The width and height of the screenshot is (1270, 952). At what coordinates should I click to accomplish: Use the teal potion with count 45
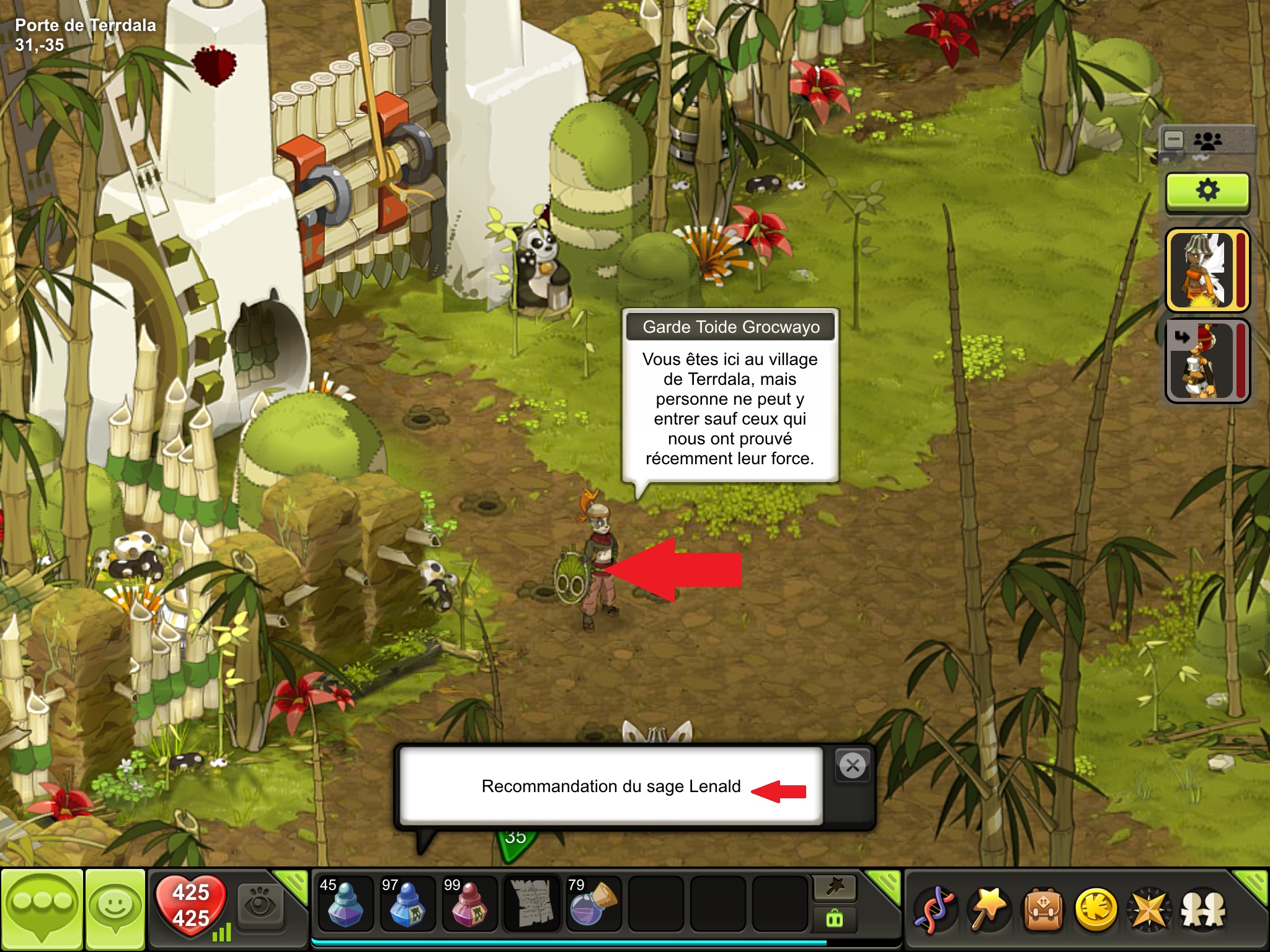pyautogui.click(x=345, y=902)
